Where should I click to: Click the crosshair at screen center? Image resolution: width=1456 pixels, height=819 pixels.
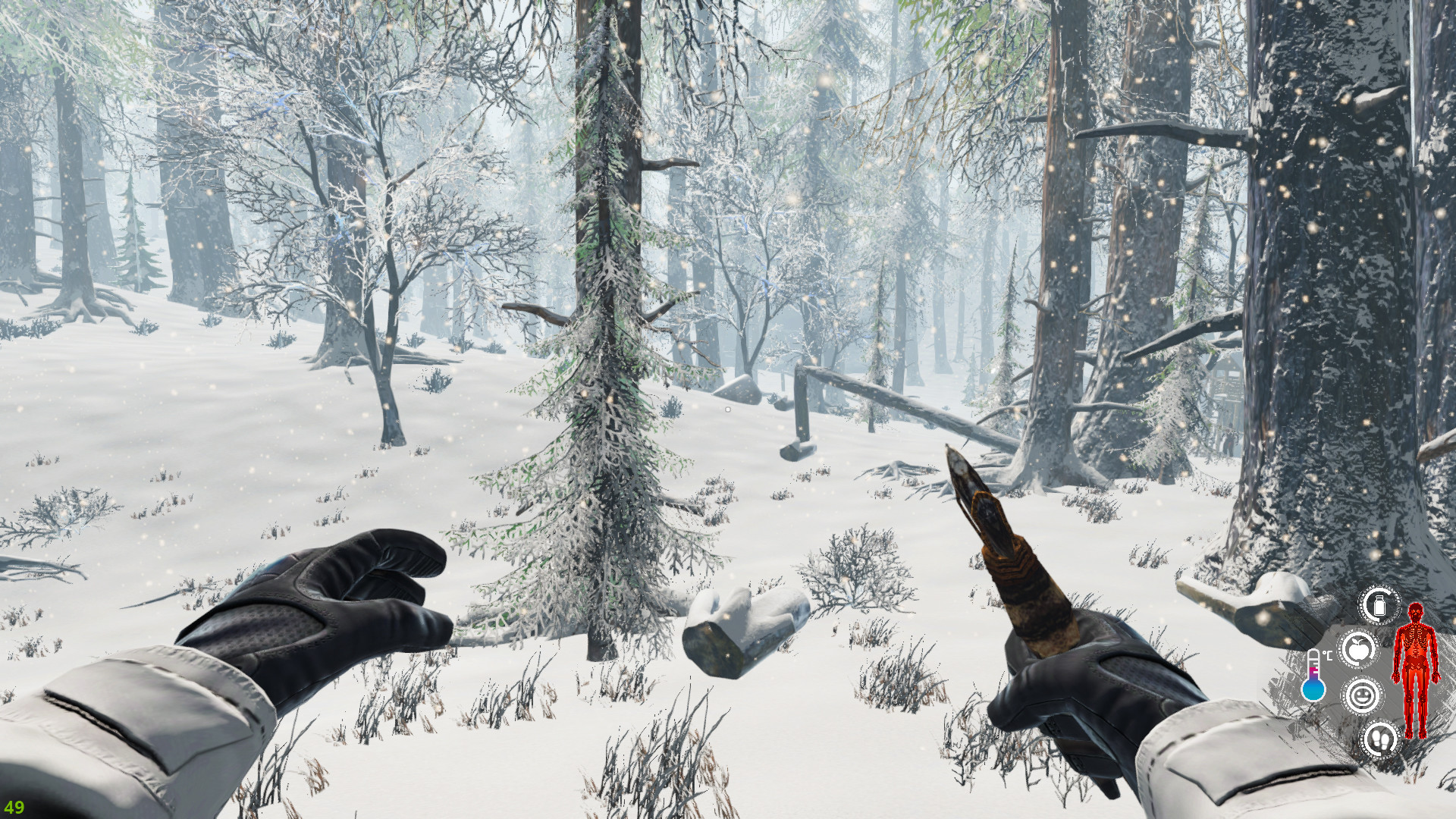[x=726, y=409]
